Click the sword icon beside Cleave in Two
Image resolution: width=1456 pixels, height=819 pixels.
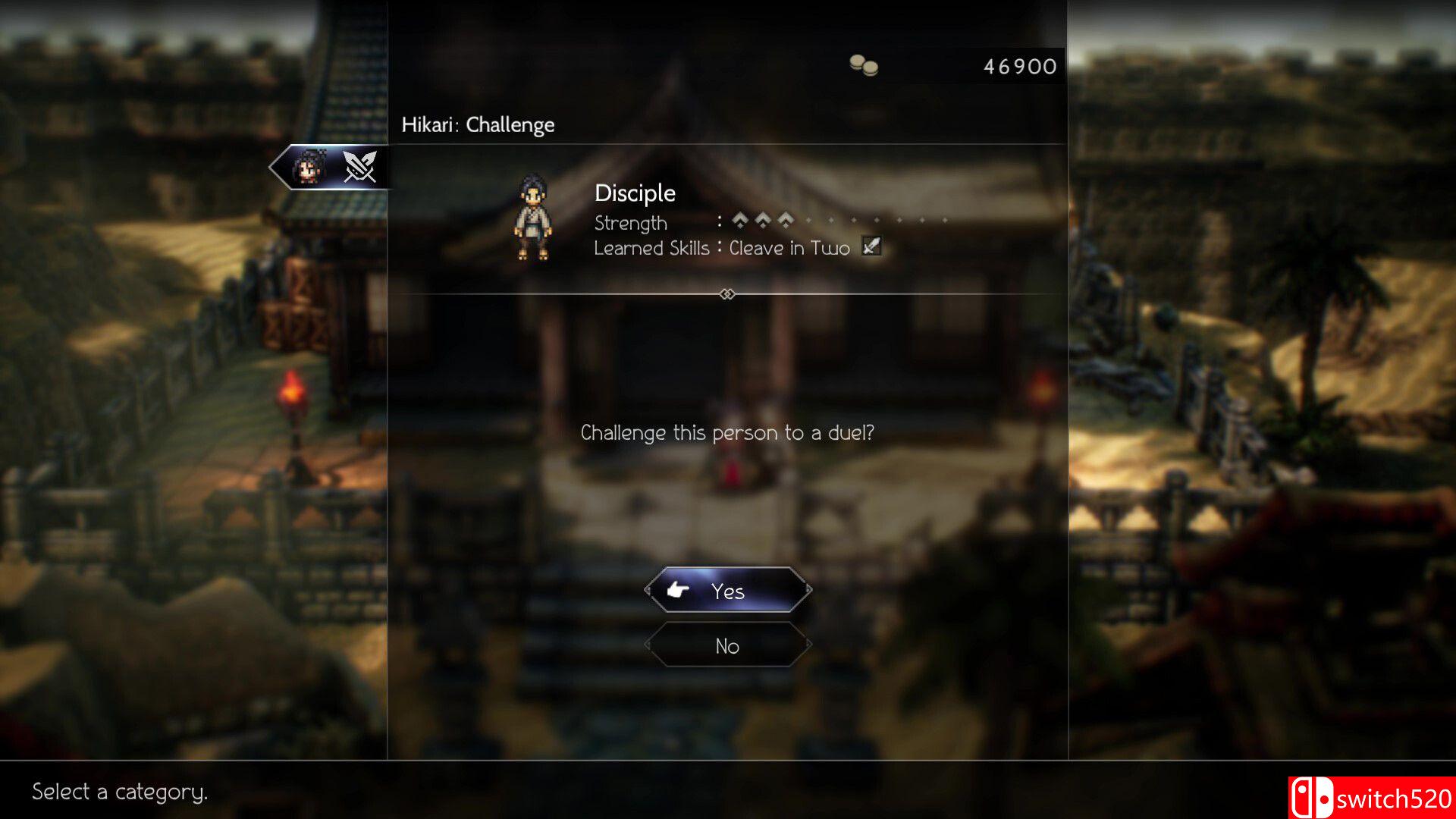click(871, 247)
